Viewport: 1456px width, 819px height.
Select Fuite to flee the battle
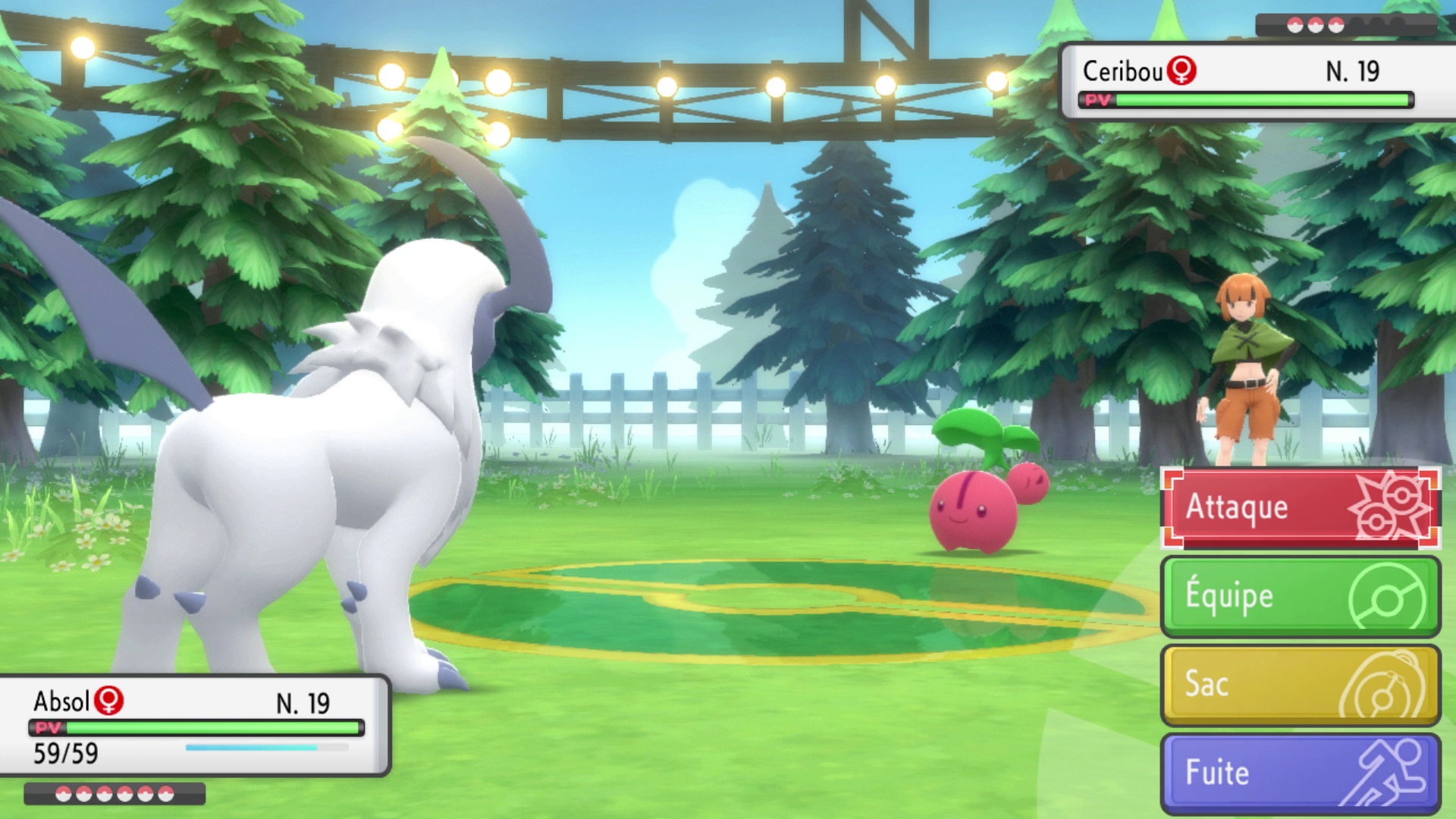1300,773
